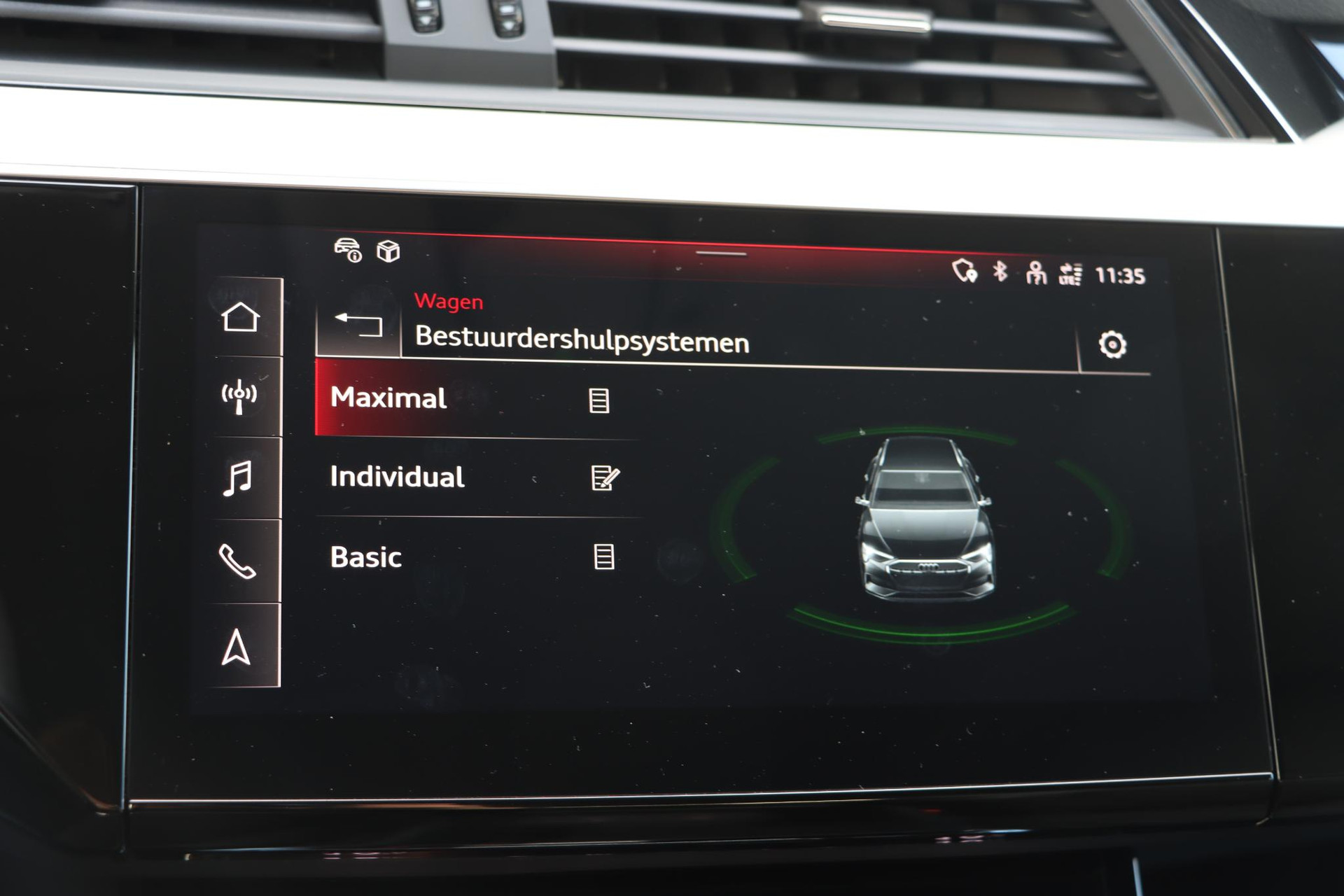
Task: Open the radio antenna menu
Action: click(239, 397)
